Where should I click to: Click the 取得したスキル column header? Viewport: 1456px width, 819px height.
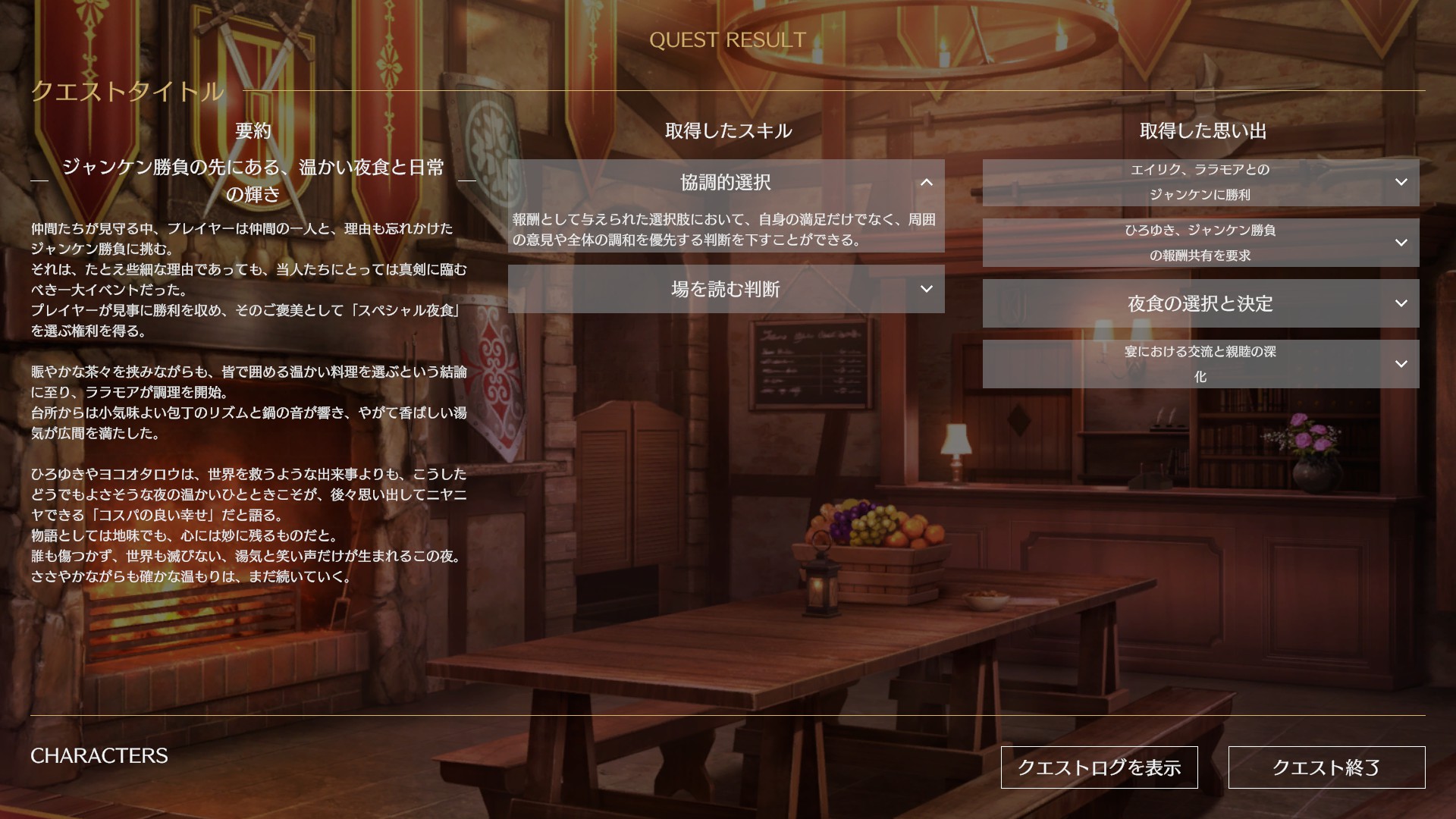(728, 130)
